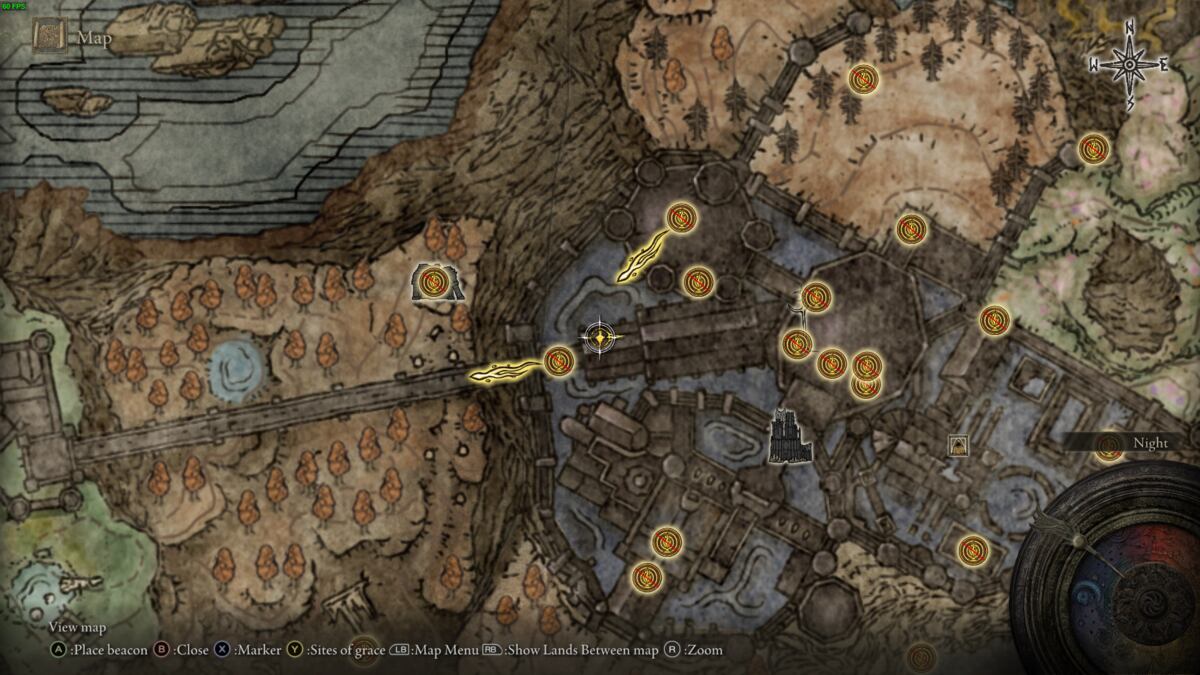Select the red marker among the pine trees
This screenshot has height=675, width=1200.
[862, 78]
